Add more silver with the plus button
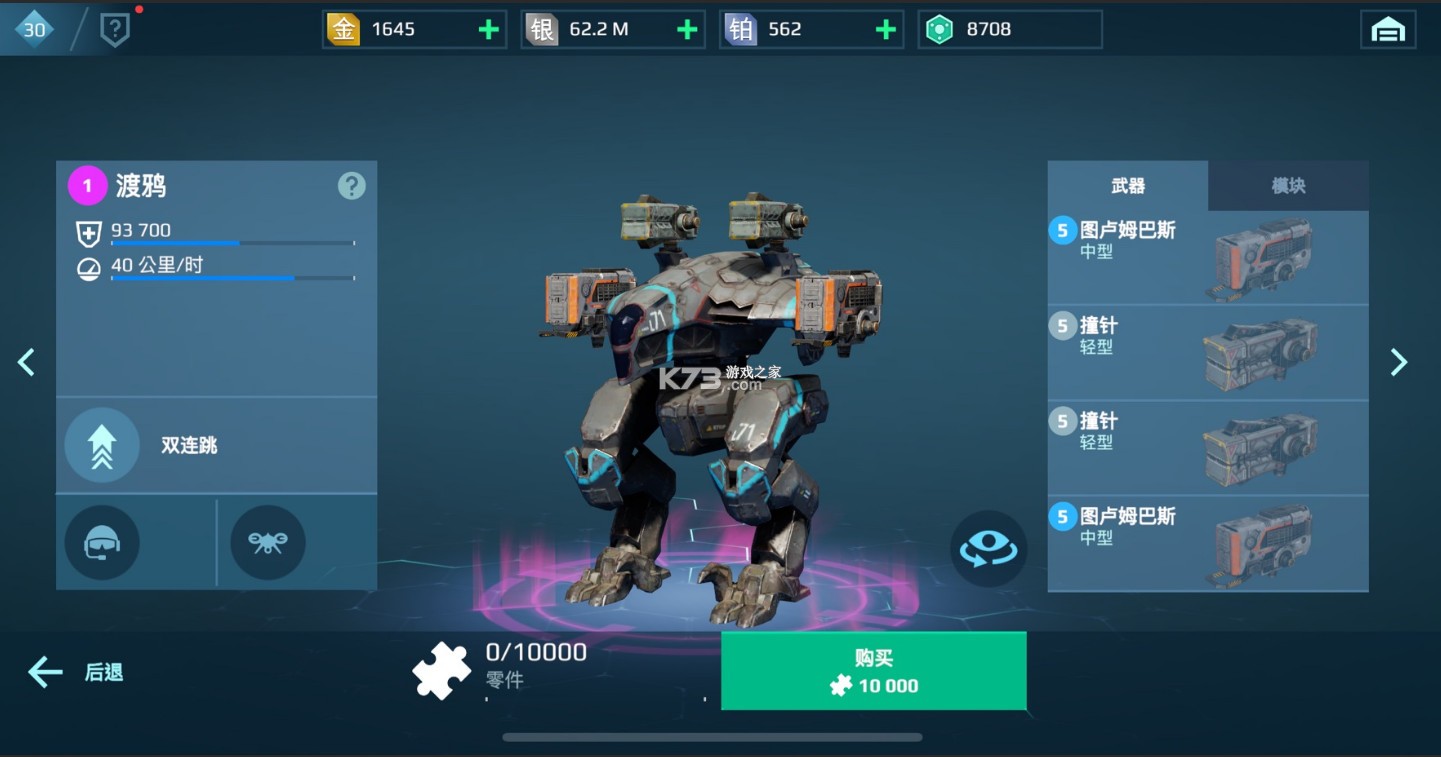The width and height of the screenshot is (1441, 757). click(x=687, y=30)
